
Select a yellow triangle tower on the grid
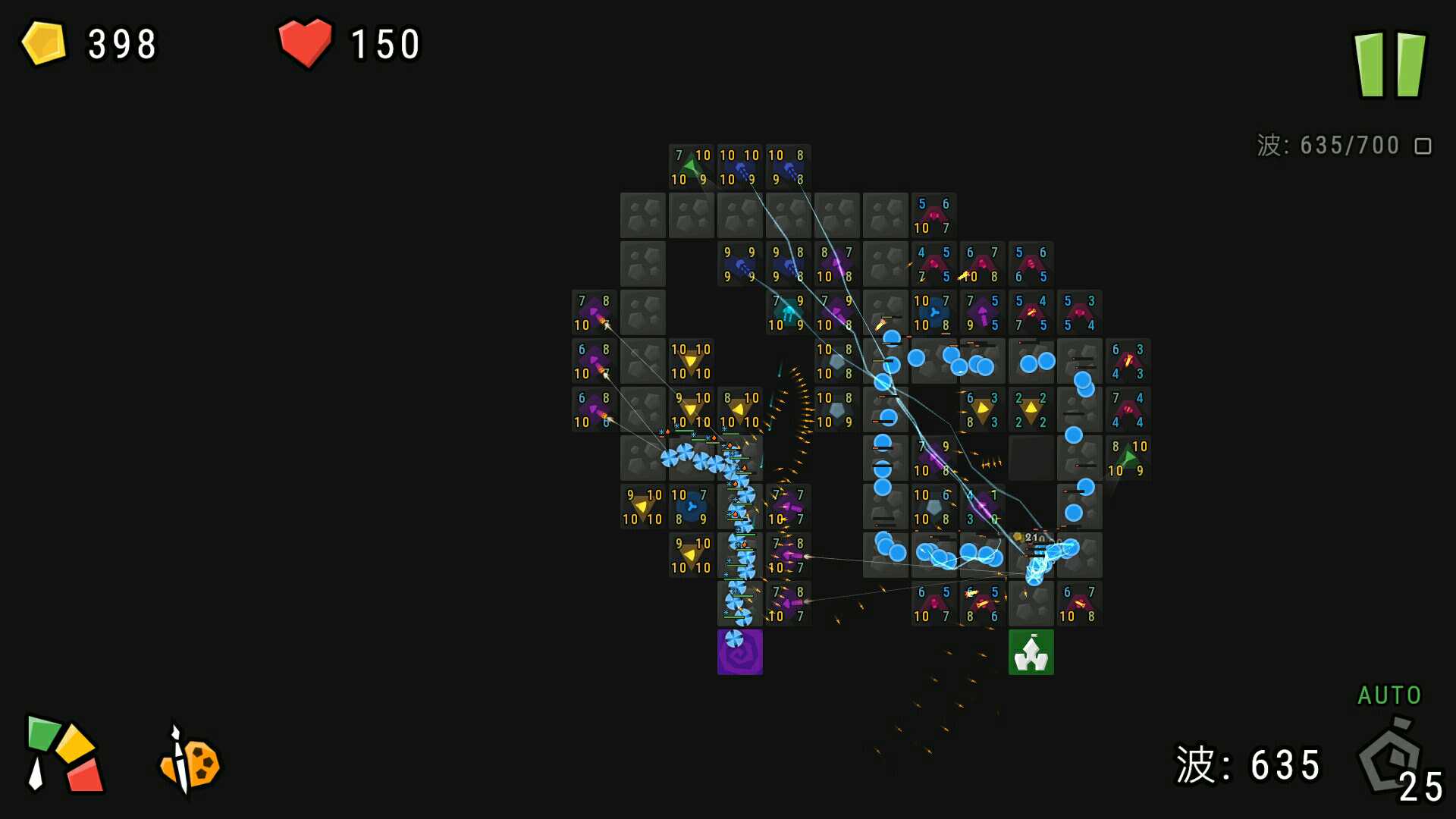tap(691, 360)
